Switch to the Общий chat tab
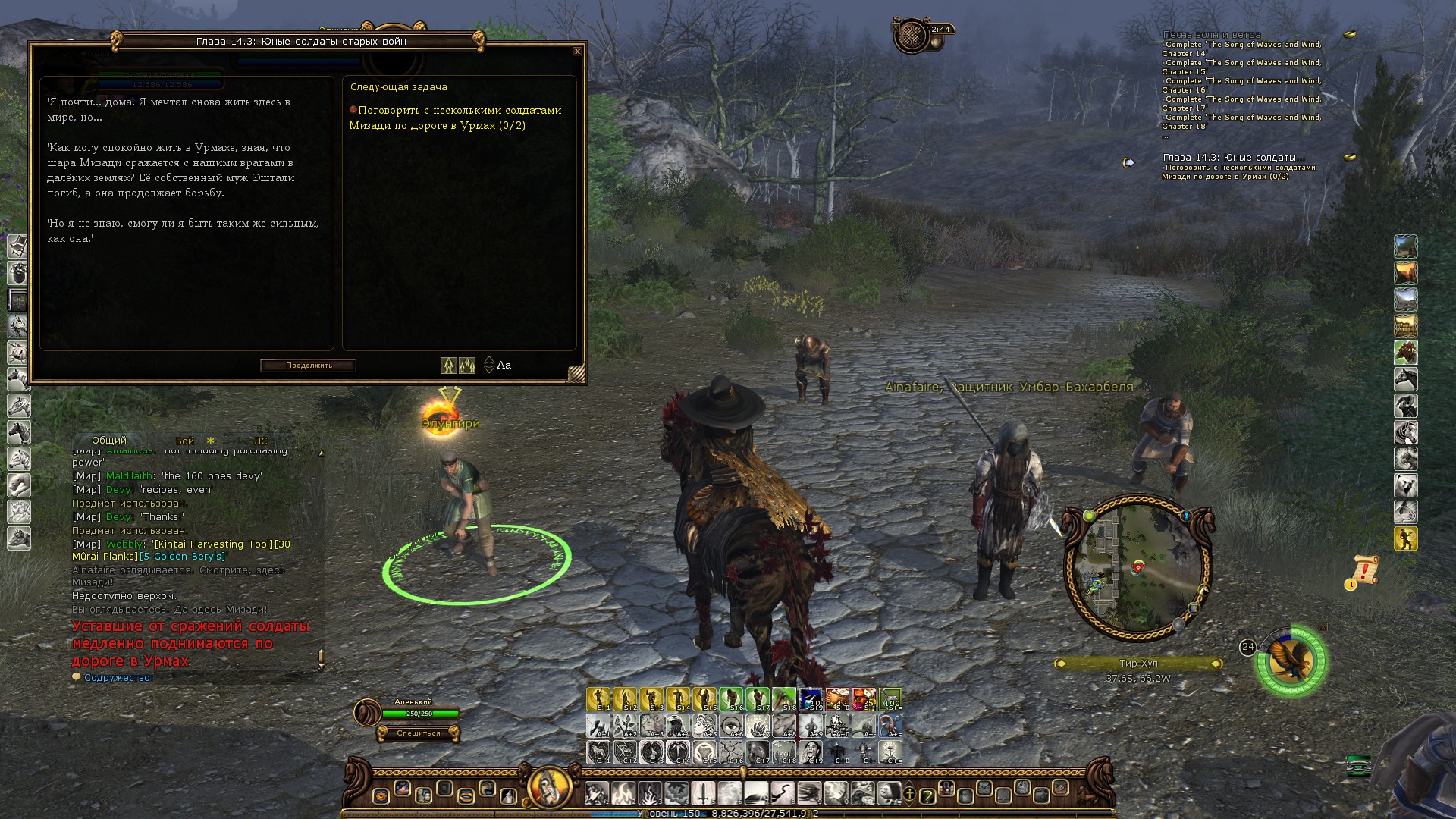This screenshot has width=1456, height=819. [x=109, y=441]
